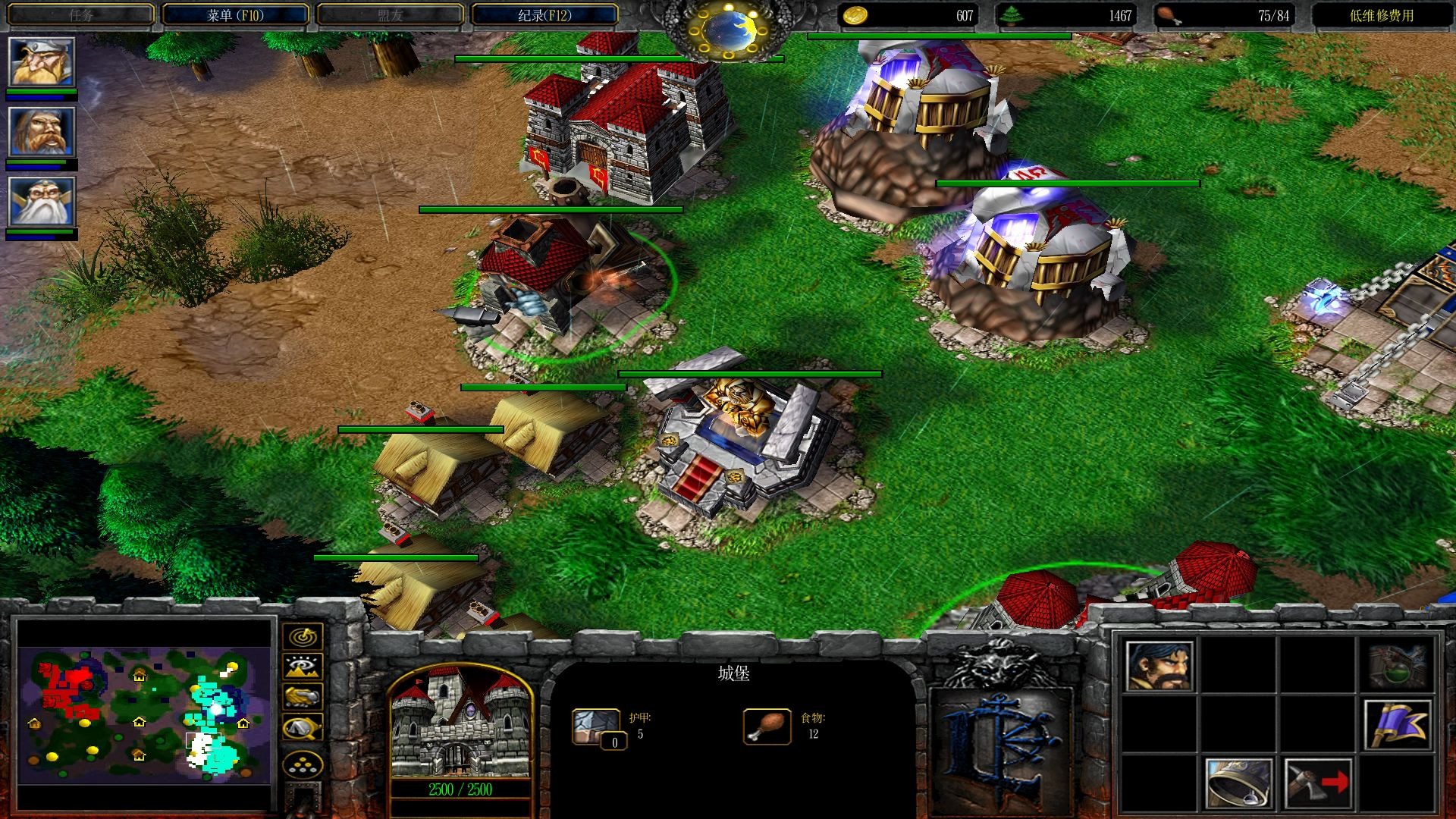Select the white-bearded hero portrait
The image size is (1456, 819).
click(x=42, y=202)
